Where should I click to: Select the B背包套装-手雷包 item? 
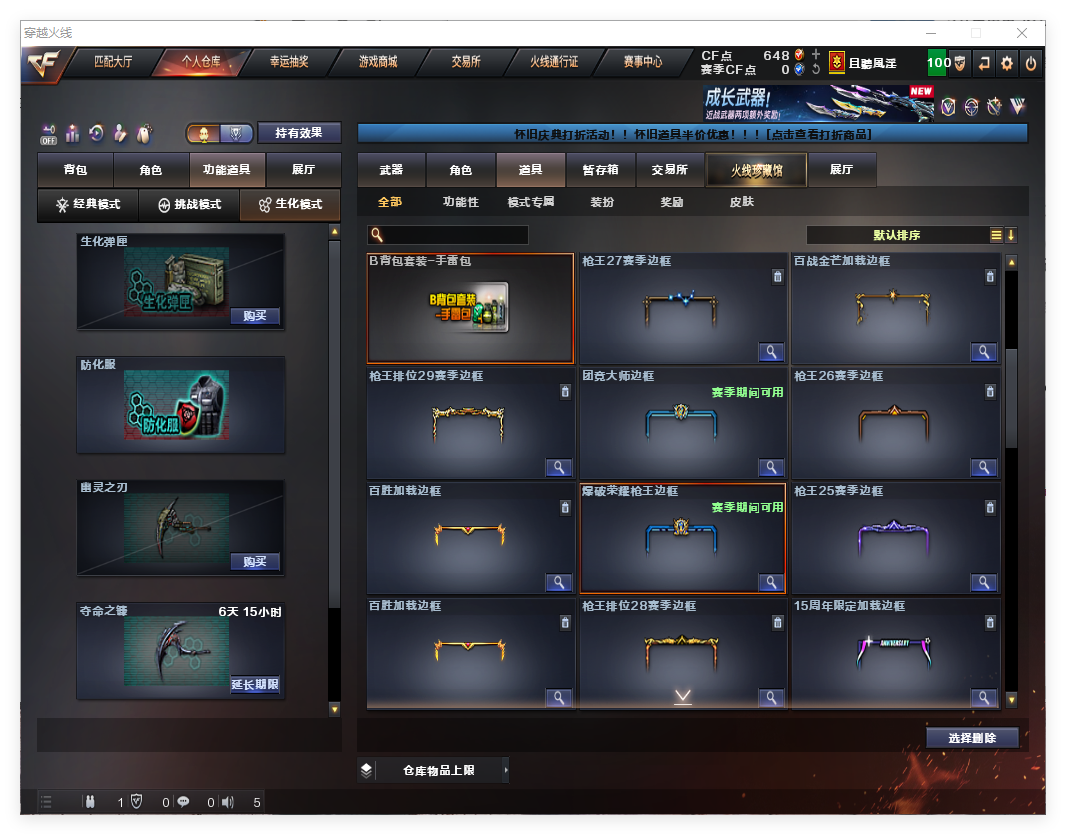click(470, 308)
